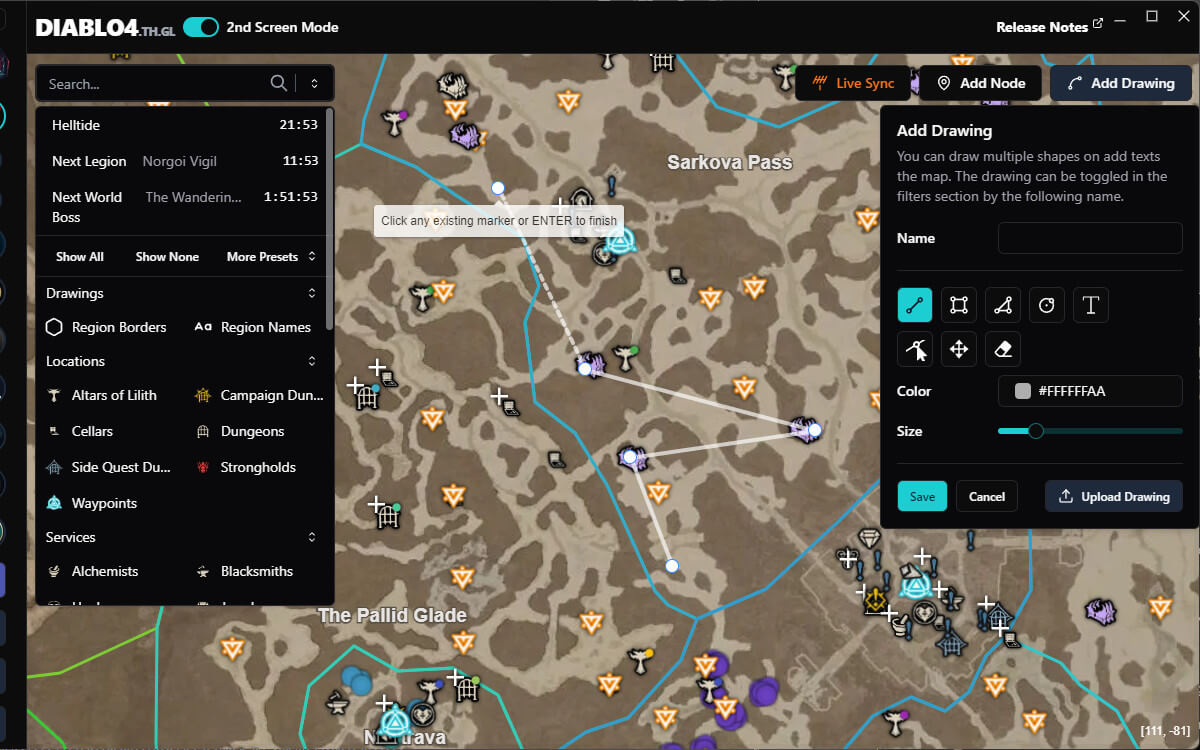Image resolution: width=1200 pixels, height=750 pixels.
Task: Select the eraser tool
Action: (x=1003, y=349)
